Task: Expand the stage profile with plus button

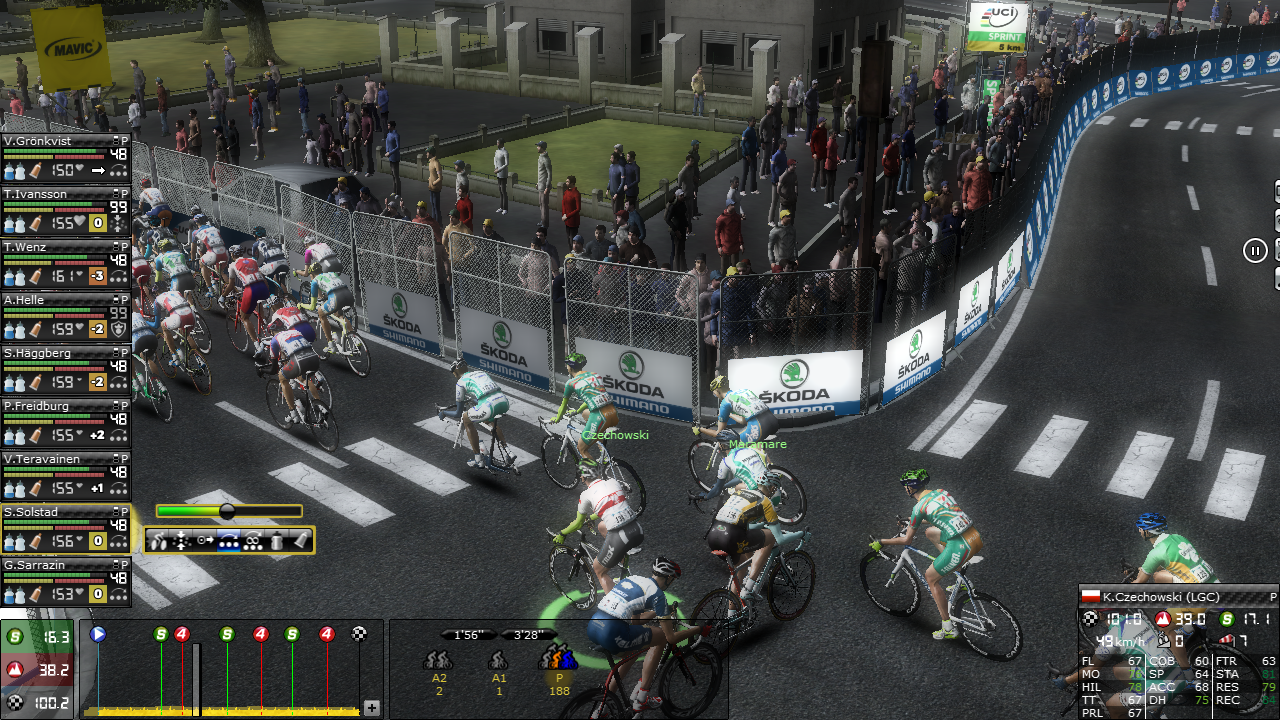Action: coord(372,708)
